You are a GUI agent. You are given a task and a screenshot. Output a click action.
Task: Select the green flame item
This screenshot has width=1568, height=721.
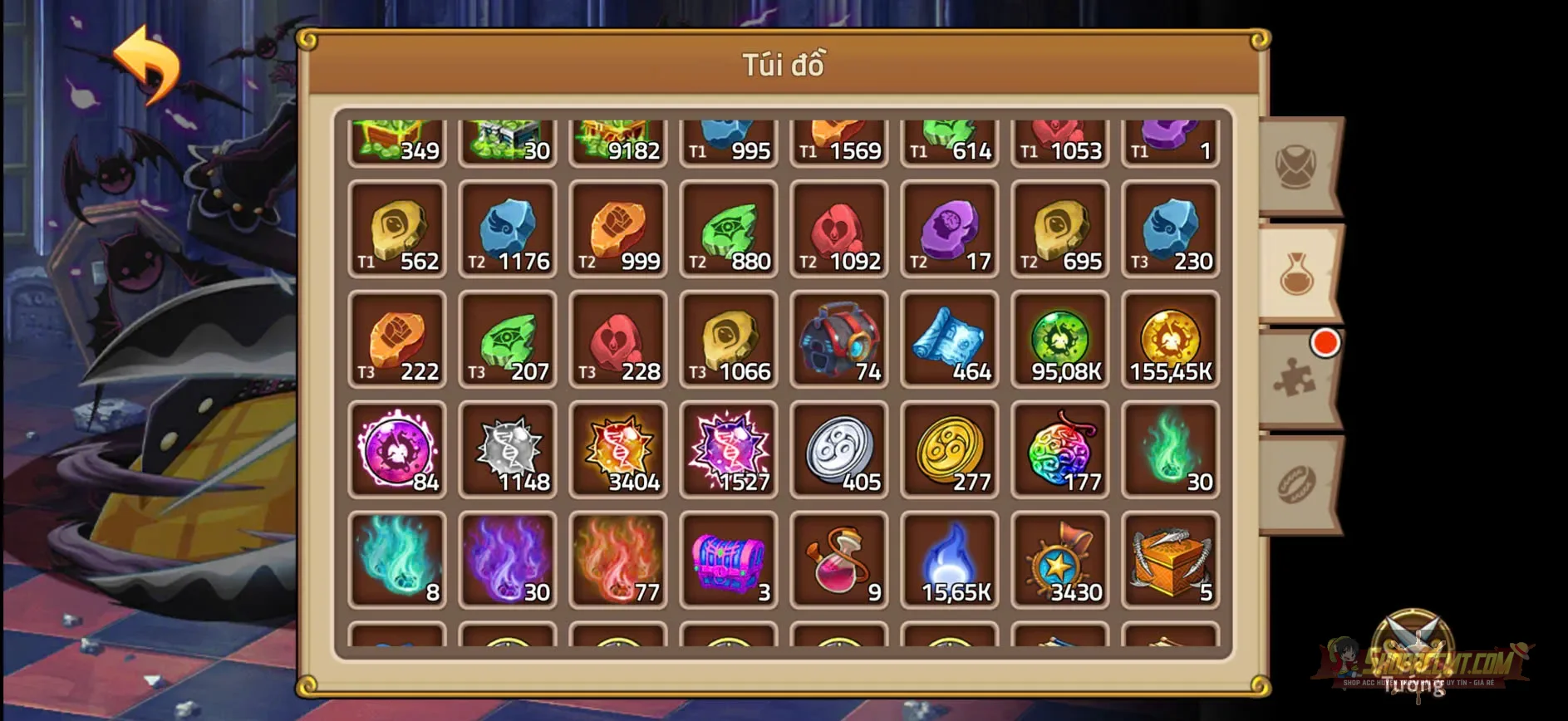[x=1171, y=451]
